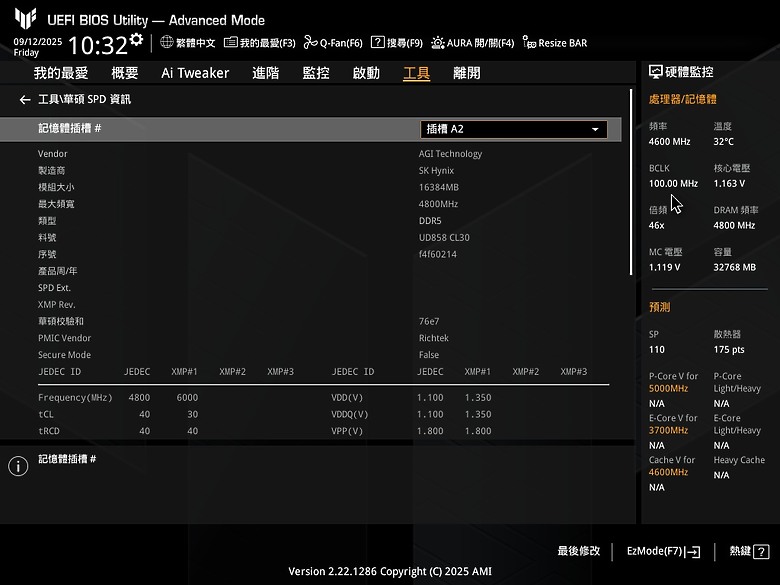Open the date and time settings gear
780x585 pixels.
[x=136, y=41]
